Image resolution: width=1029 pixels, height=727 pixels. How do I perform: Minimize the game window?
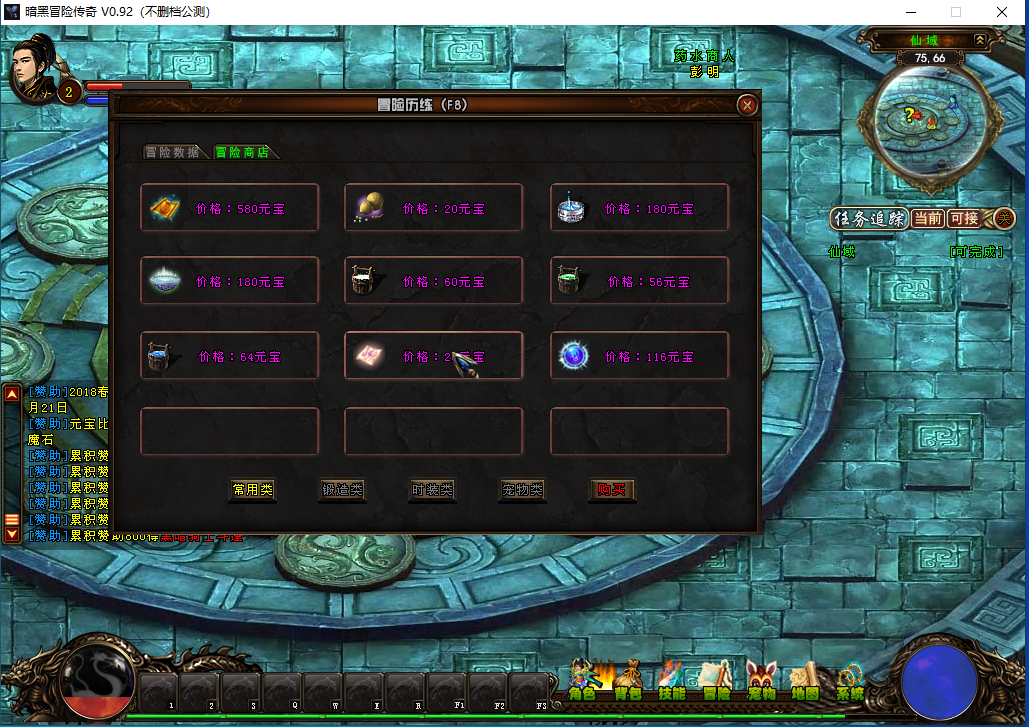point(909,12)
